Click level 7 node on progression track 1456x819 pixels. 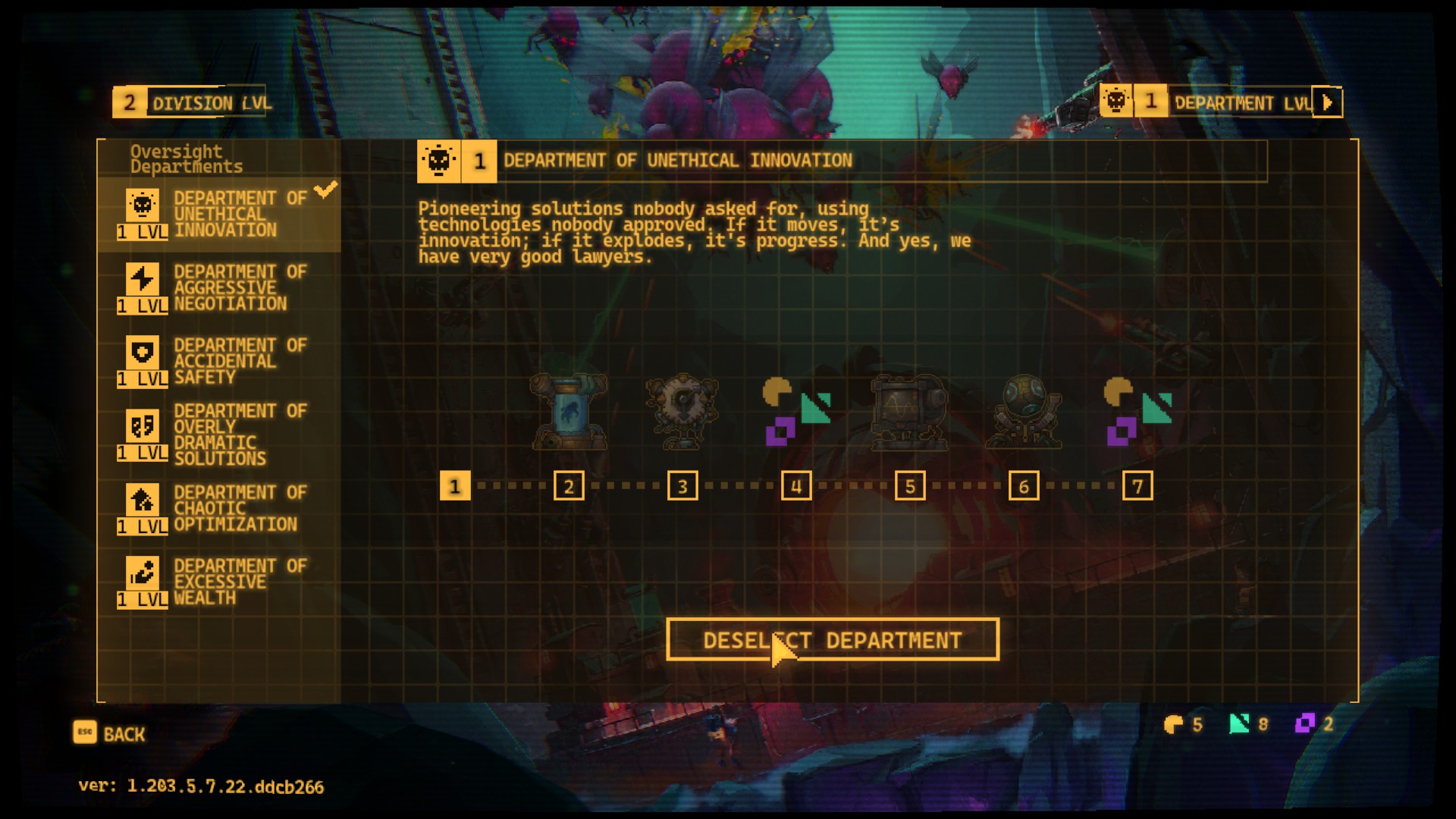(1137, 486)
